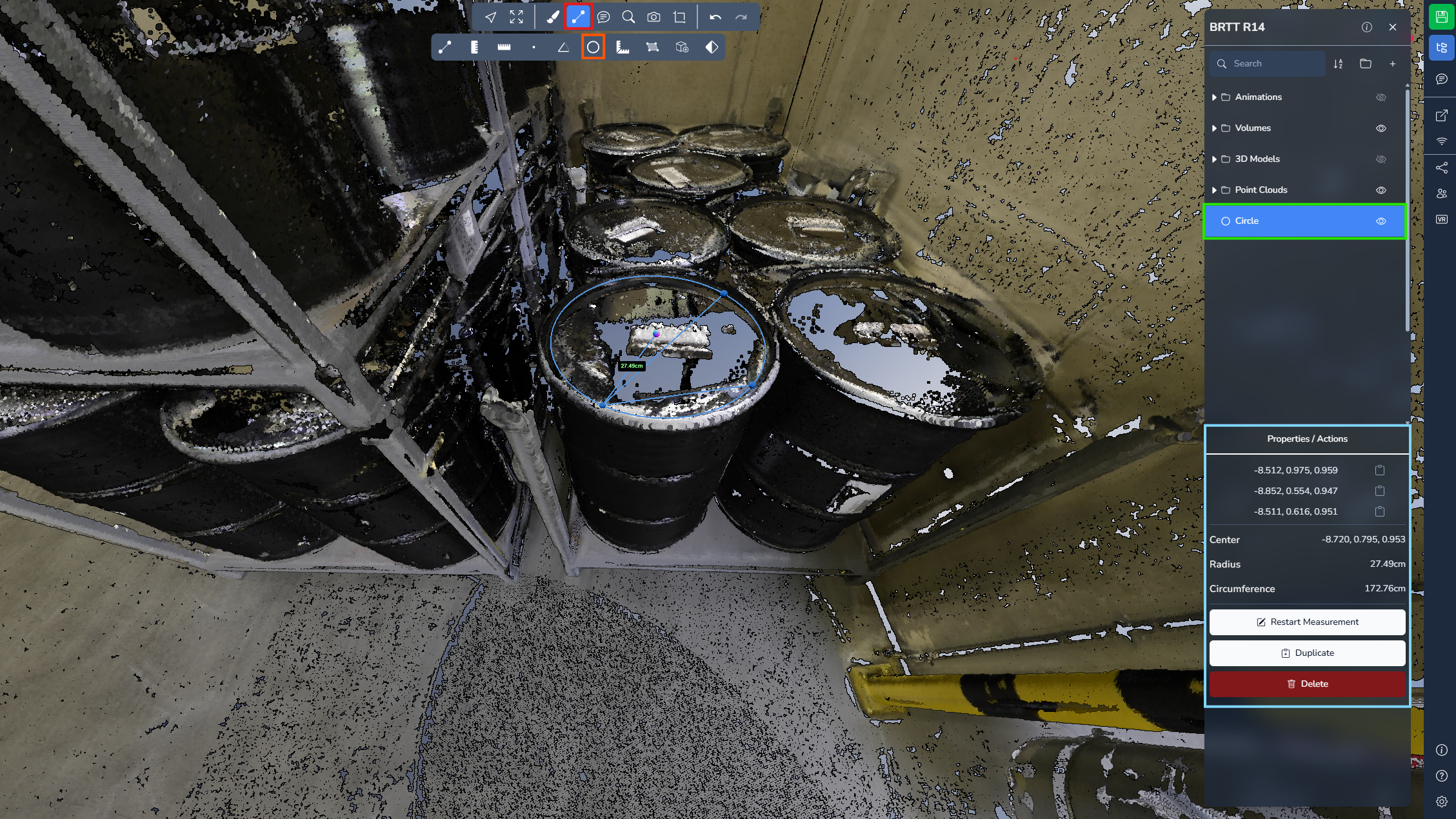Expand the Point Clouds folder
1456x819 pixels.
(x=1214, y=190)
